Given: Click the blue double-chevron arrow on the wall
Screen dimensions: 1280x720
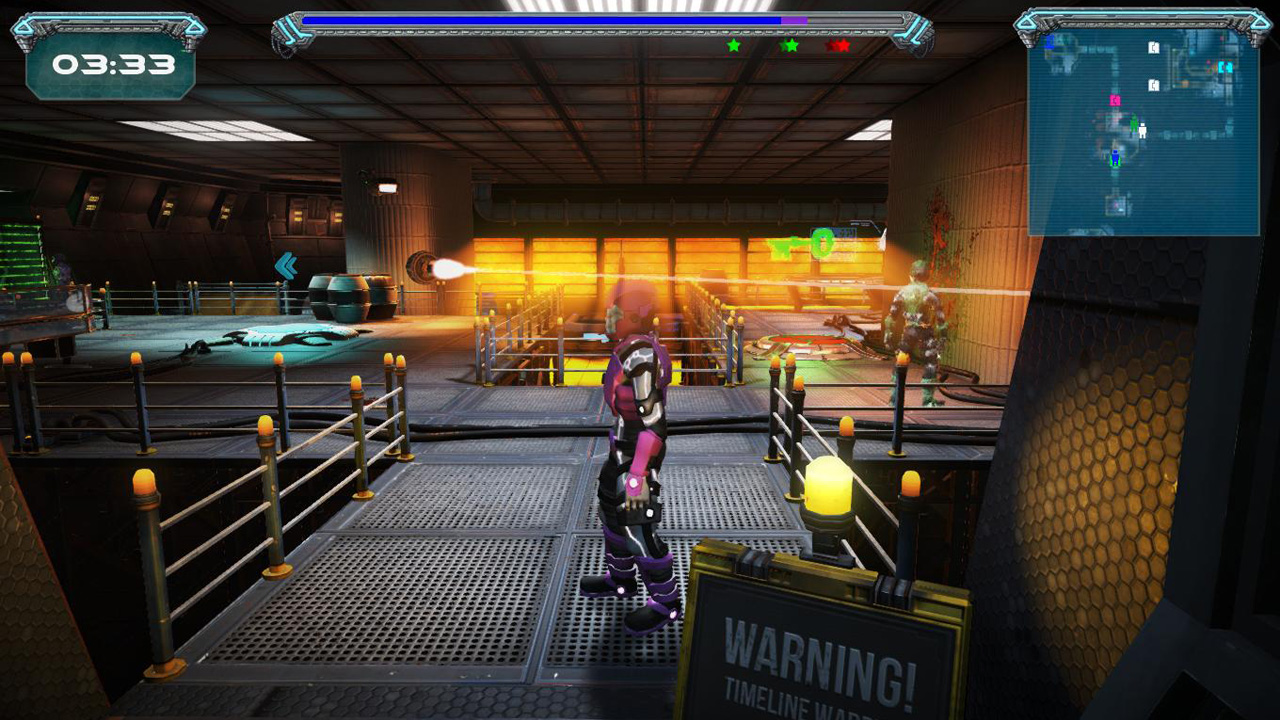Looking at the screenshot, I should point(289,266).
